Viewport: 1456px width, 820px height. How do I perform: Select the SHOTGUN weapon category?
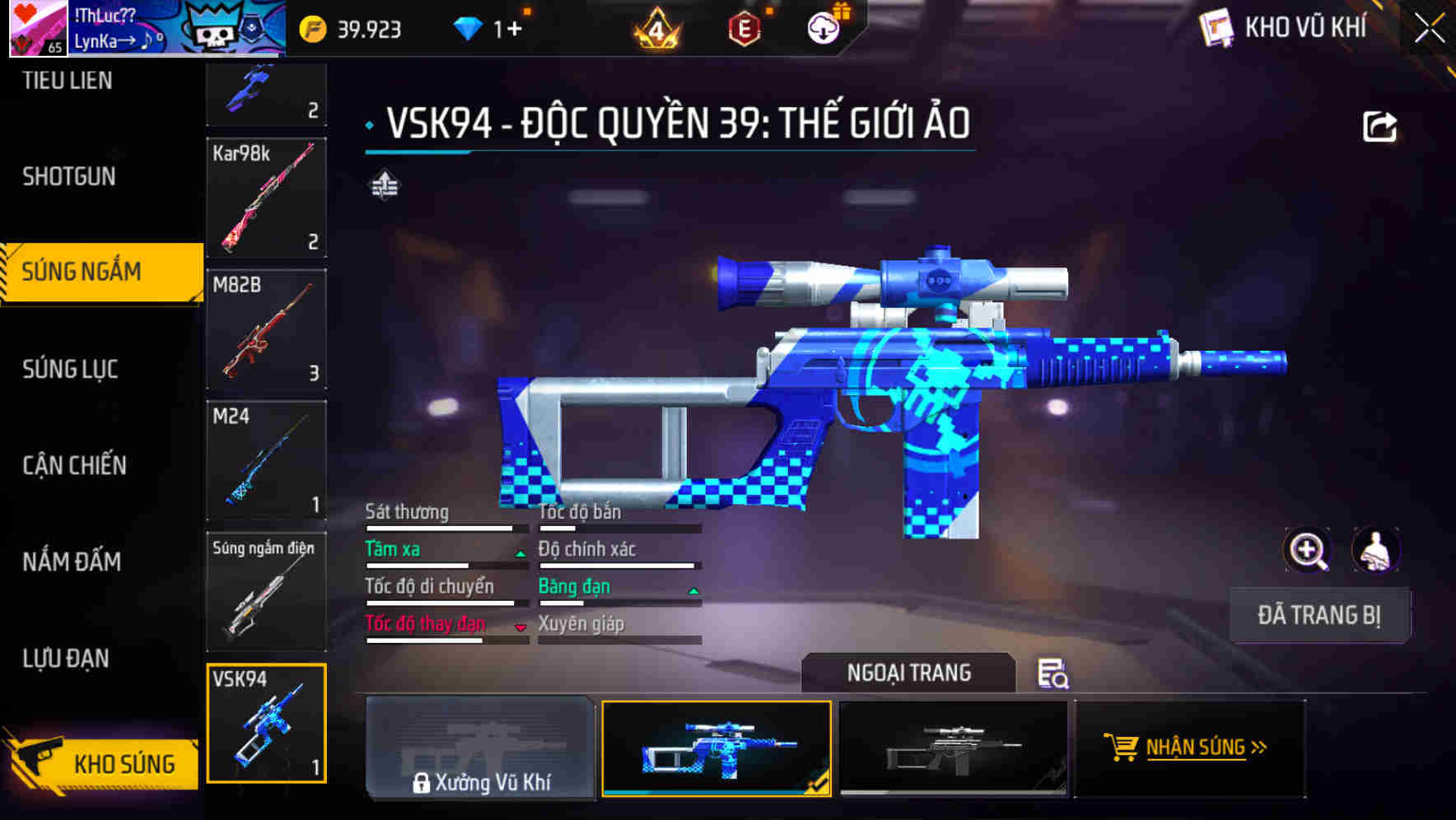(x=70, y=176)
